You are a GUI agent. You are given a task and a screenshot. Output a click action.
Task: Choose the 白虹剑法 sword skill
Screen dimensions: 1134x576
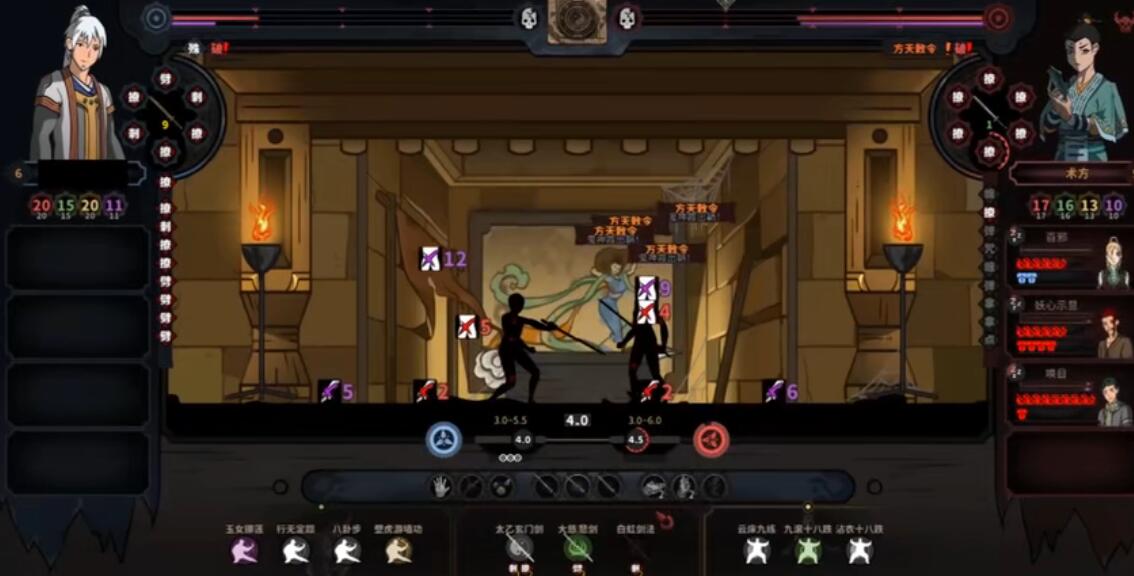[636, 548]
